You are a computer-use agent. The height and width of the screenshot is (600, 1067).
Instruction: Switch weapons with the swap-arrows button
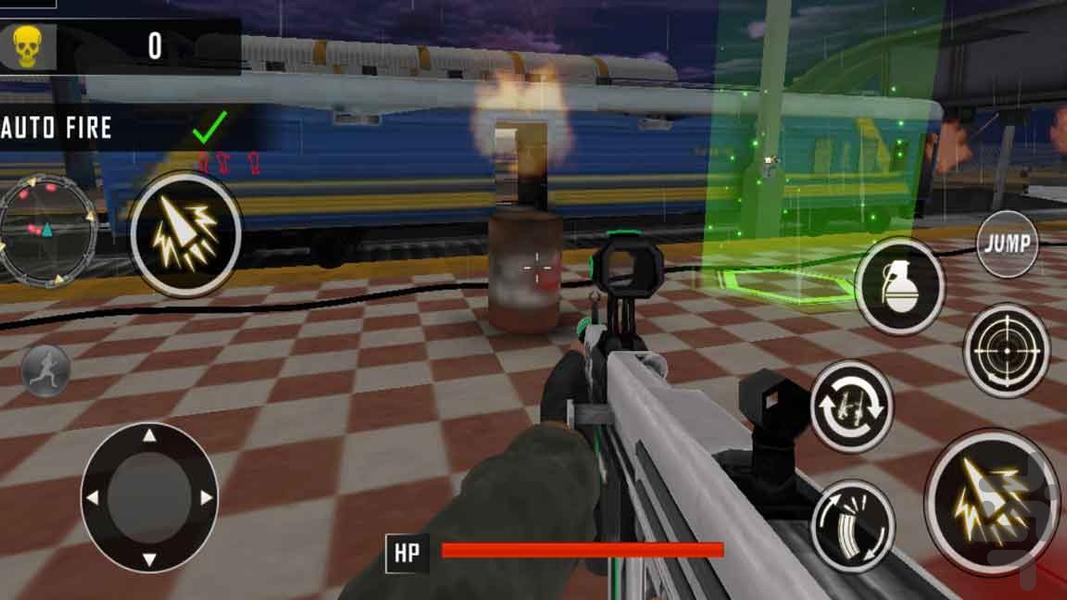pos(851,407)
